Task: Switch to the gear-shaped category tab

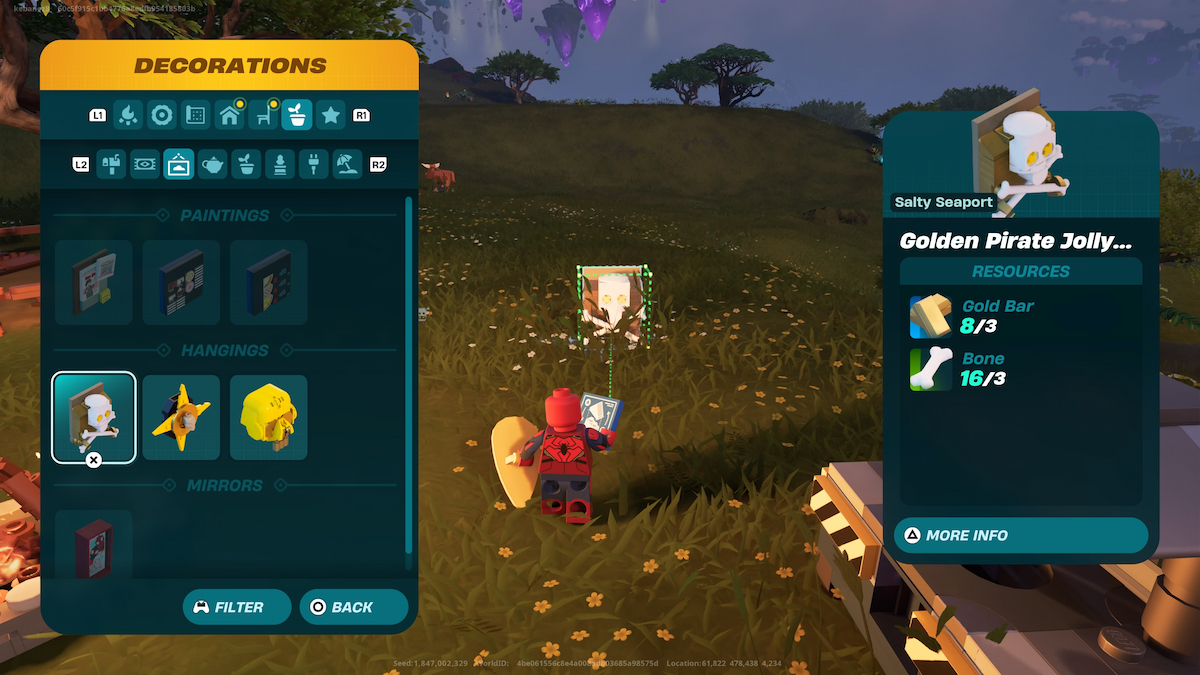Action: click(162, 115)
